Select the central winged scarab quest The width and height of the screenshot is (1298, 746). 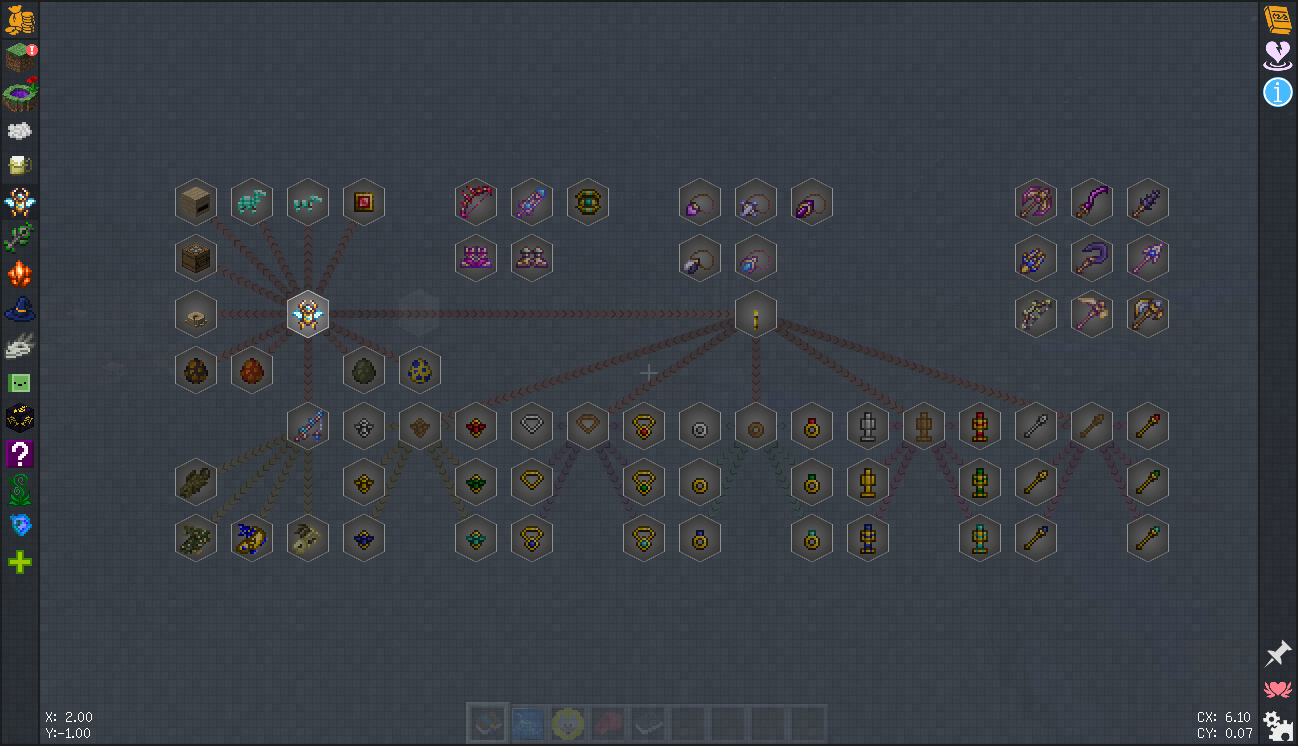[308, 314]
